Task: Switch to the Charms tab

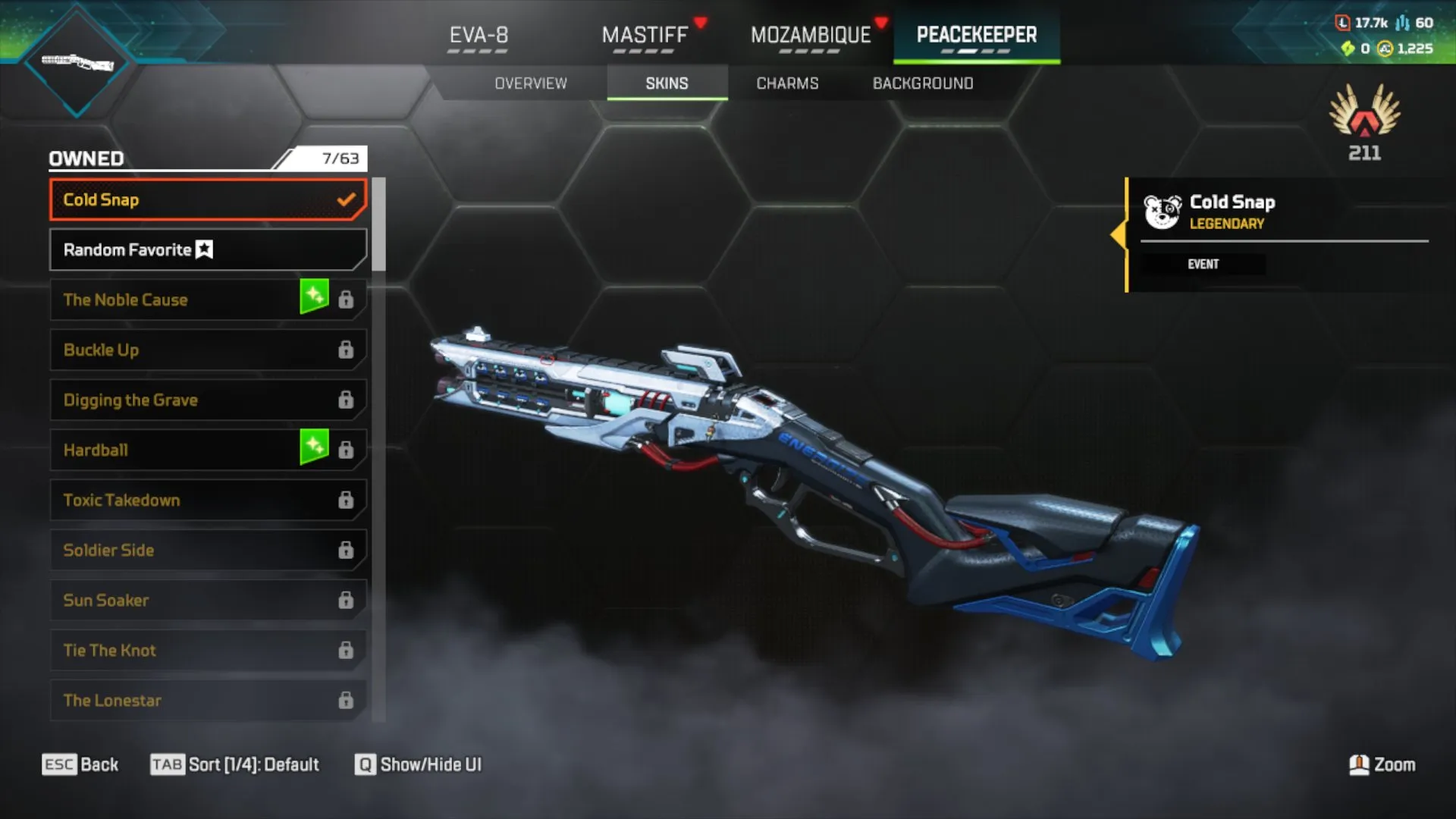Action: 786,83
